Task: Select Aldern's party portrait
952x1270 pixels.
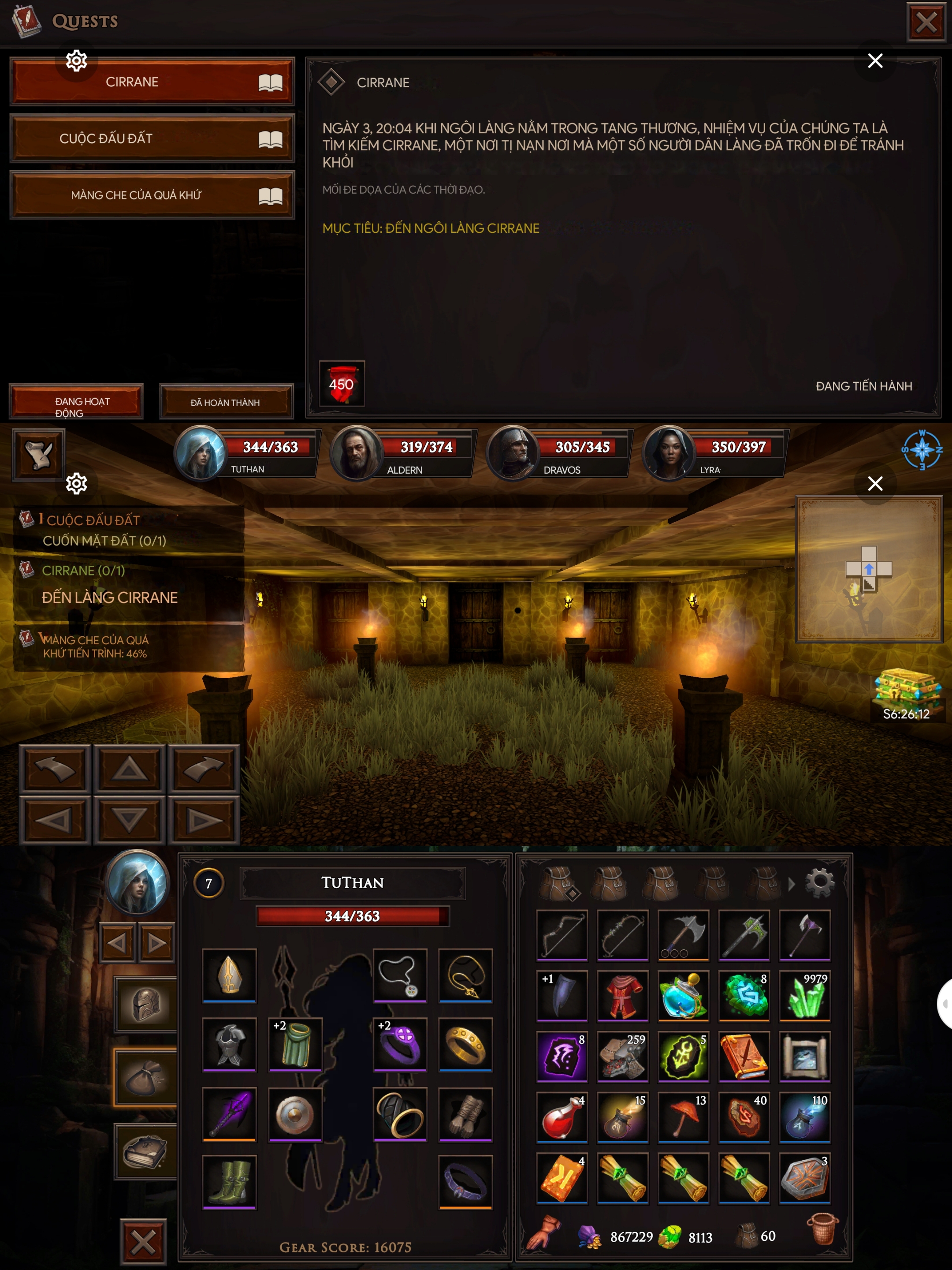Action: click(x=356, y=452)
